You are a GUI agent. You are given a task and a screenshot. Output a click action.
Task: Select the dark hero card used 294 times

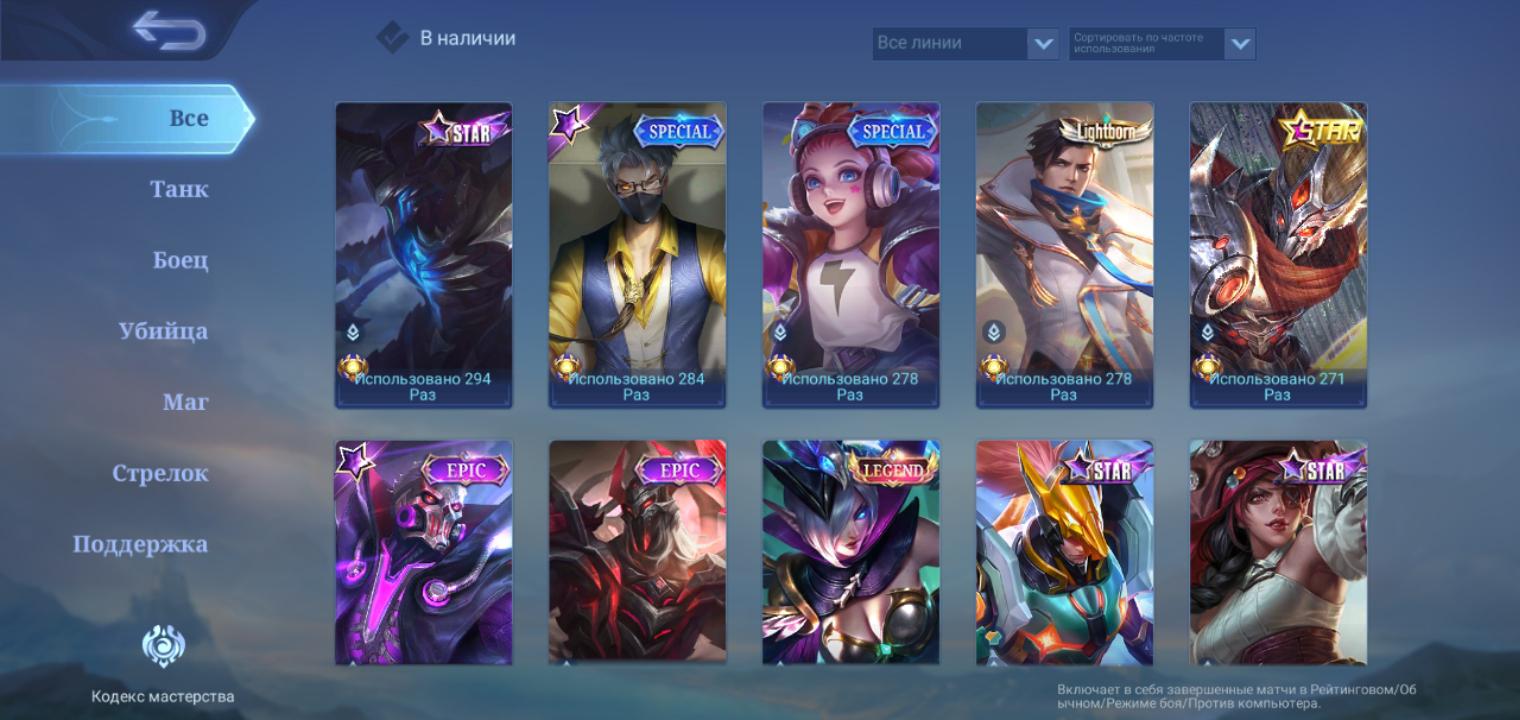(x=423, y=255)
